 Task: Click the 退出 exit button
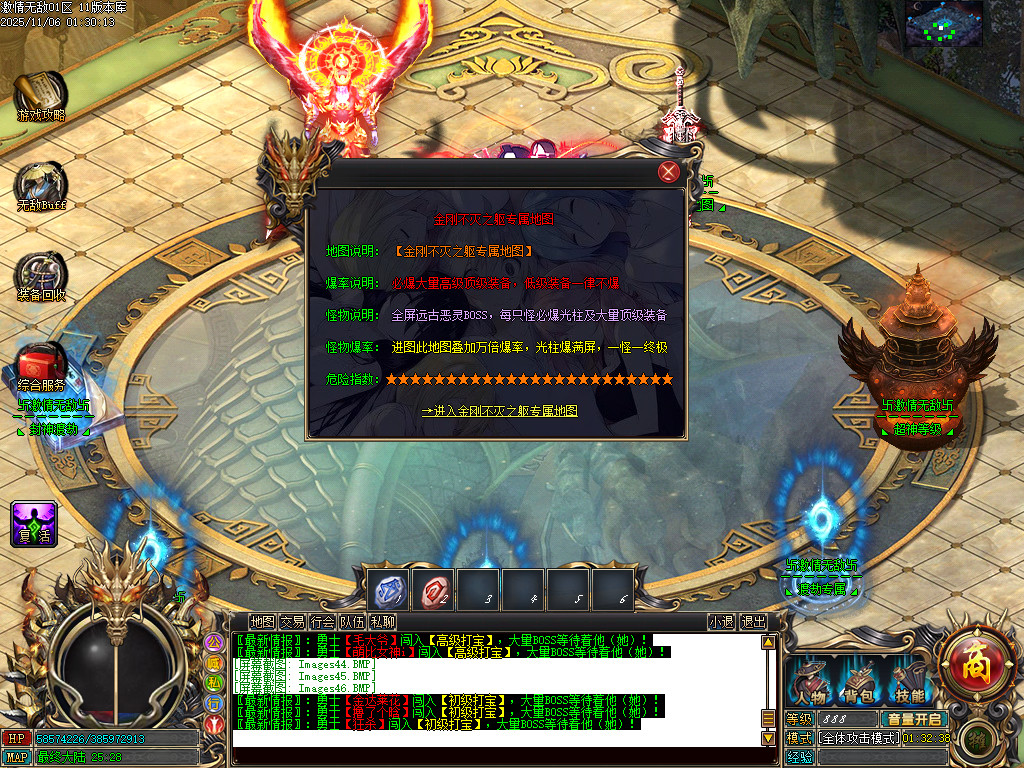753,622
